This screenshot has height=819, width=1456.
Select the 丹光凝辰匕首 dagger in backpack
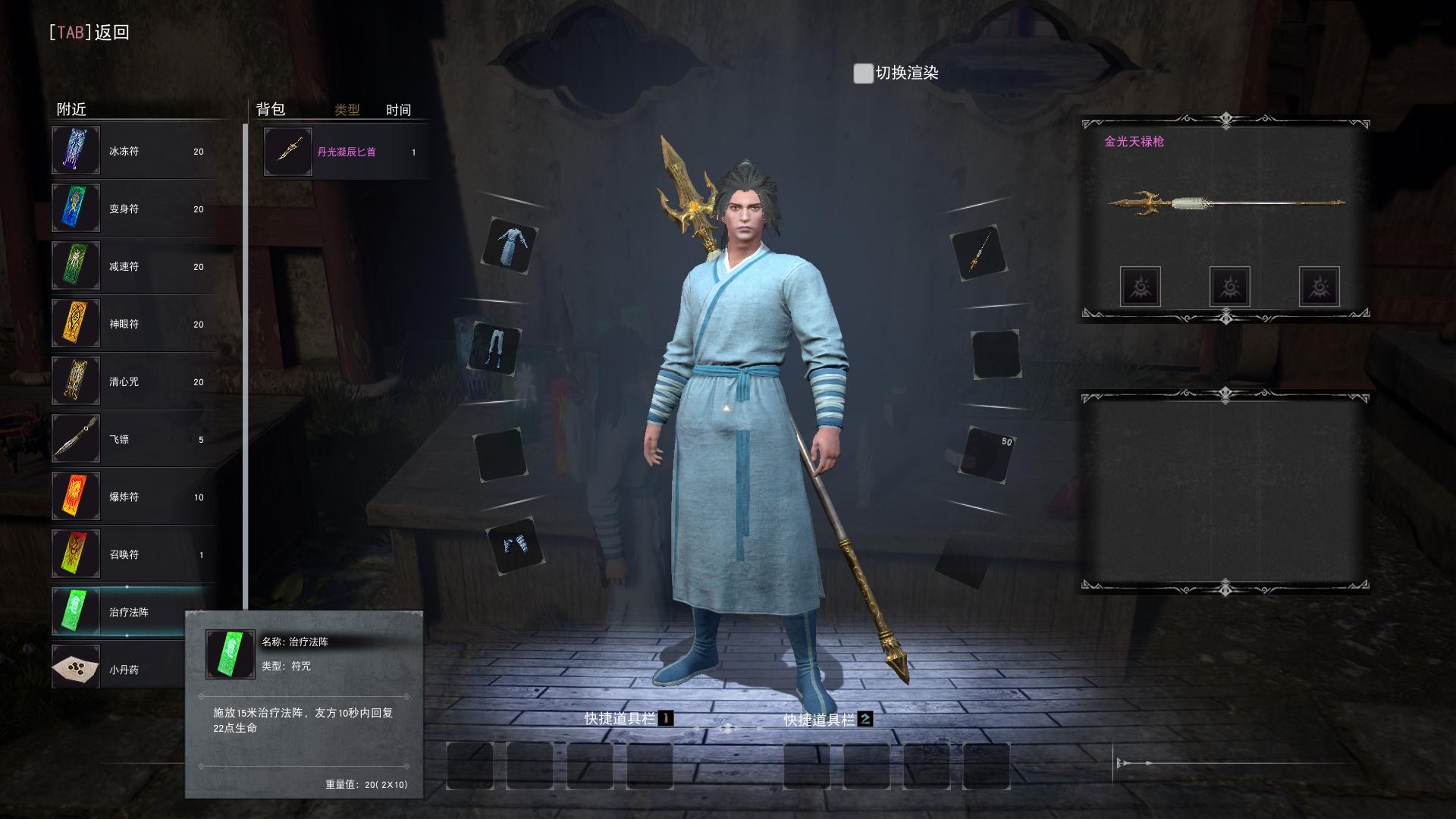[x=345, y=152]
